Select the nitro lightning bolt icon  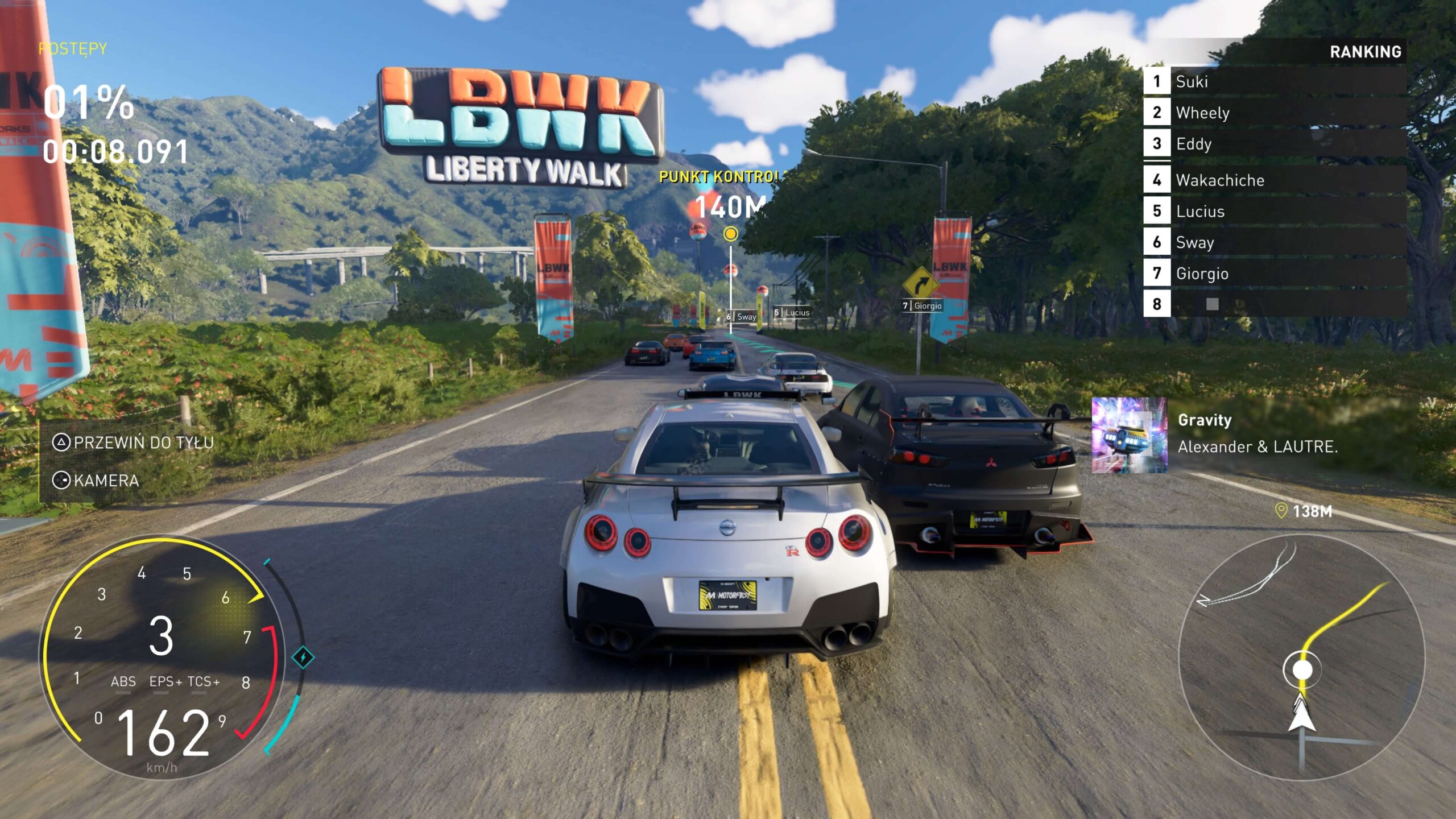[303, 657]
